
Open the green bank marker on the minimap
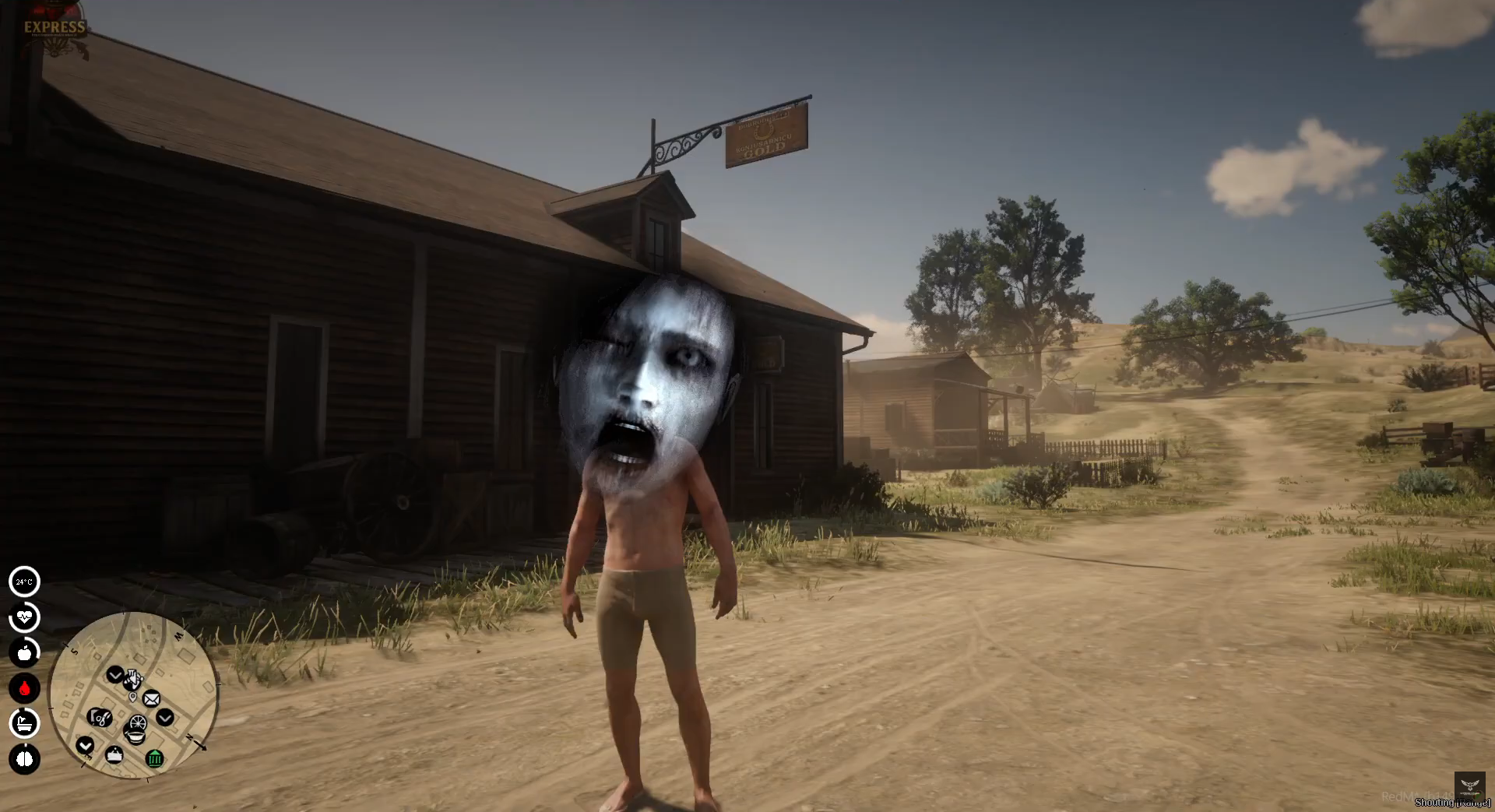click(x=156, y=758)
